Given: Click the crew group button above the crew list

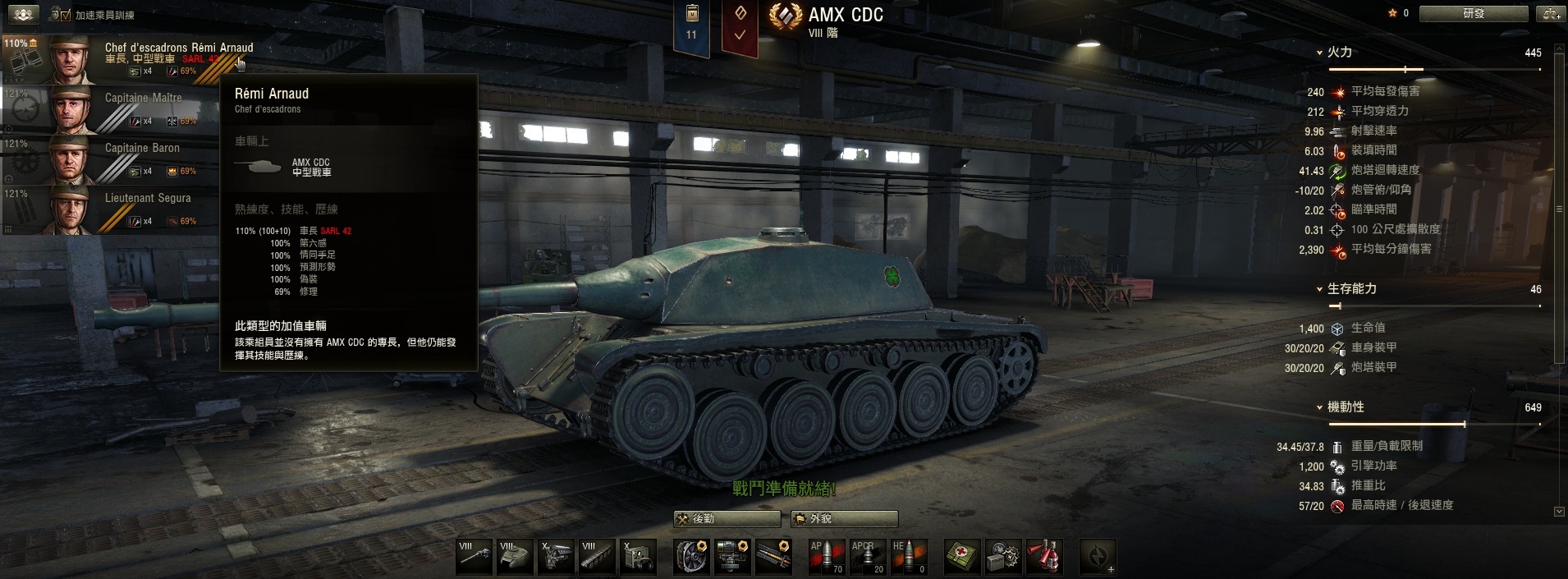Looking at the screenshot, I should [x=23, y=15].
